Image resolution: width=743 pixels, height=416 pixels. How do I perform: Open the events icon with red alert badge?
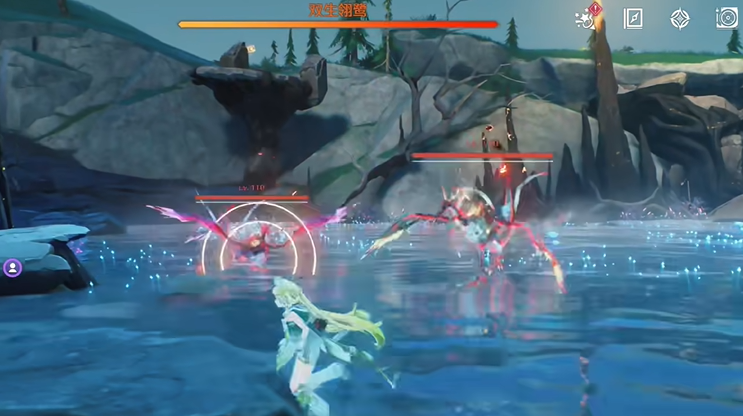585,18
